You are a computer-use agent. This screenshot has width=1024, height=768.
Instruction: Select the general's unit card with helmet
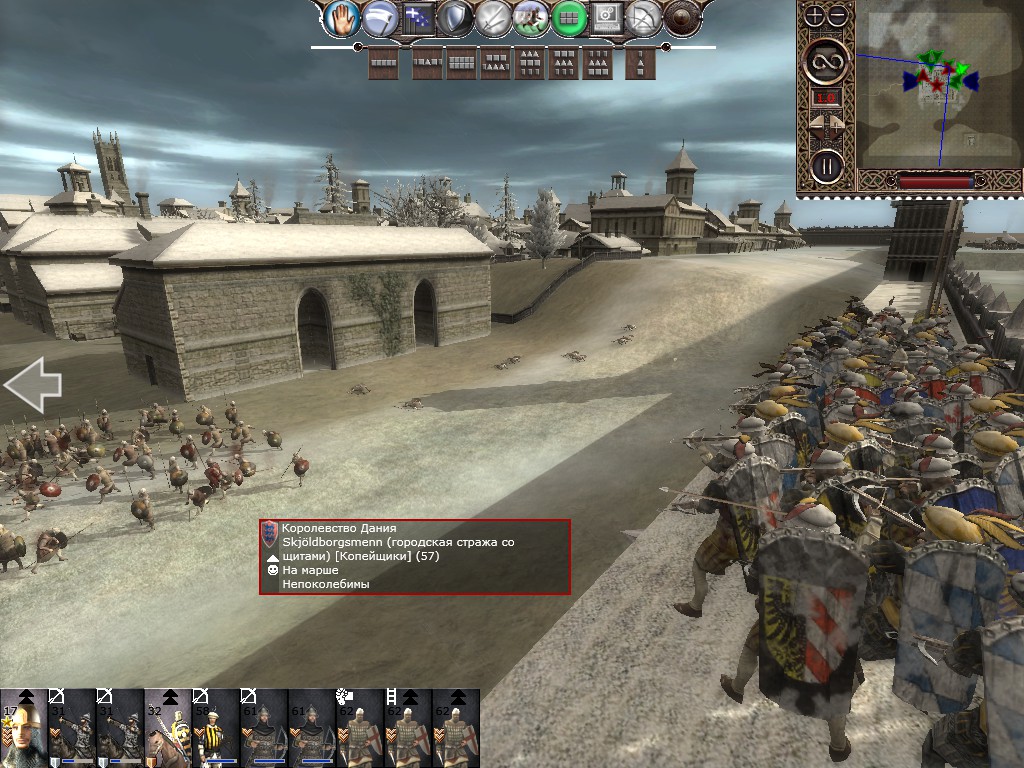(x=23, y=728)
